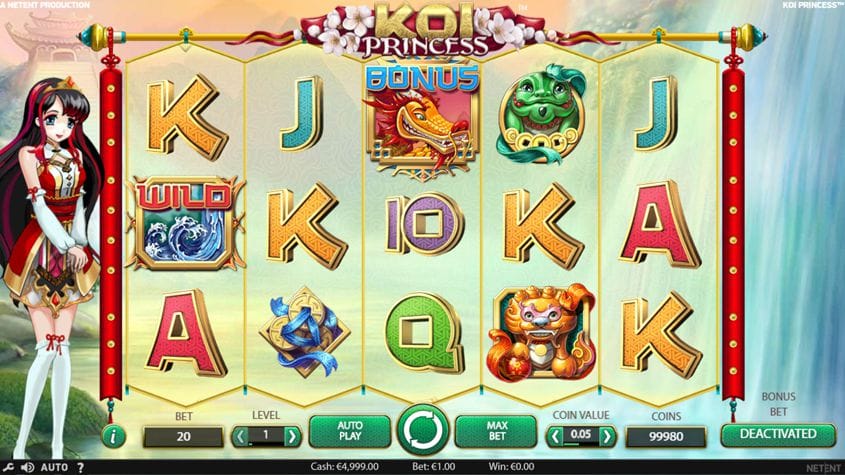
Task: Start Auto Play
Action: point(349,432)
